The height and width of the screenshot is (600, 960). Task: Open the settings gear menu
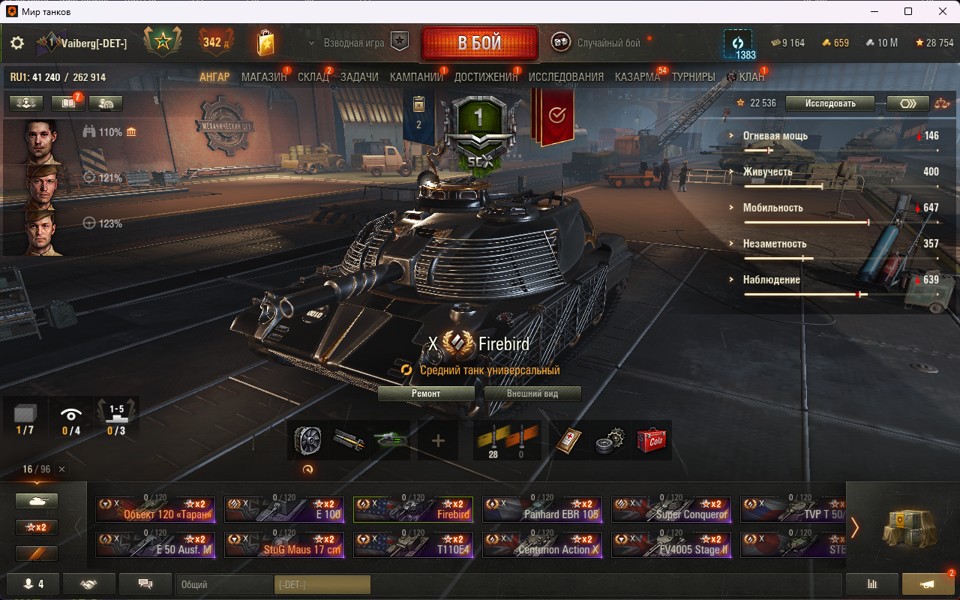coord(17,43)
